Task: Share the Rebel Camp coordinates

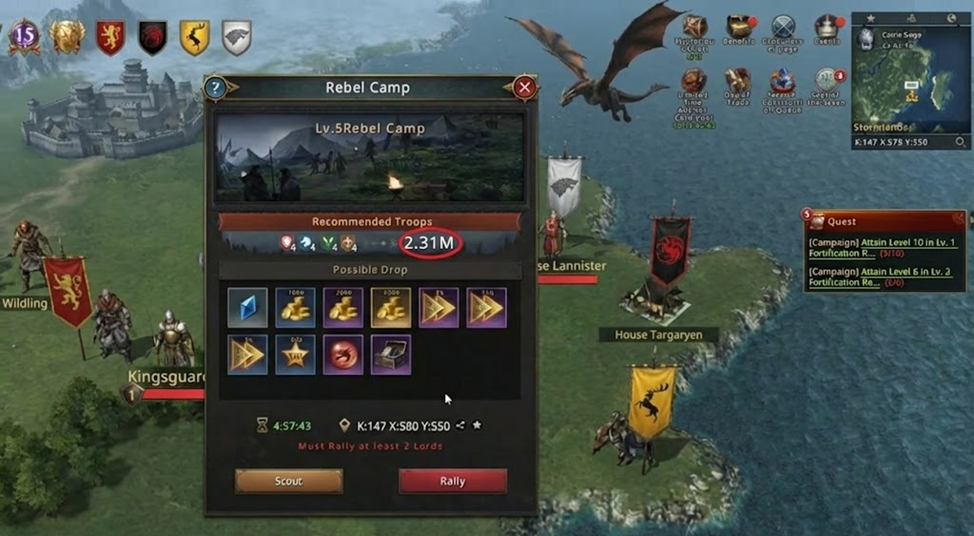Action: [460, 425]
